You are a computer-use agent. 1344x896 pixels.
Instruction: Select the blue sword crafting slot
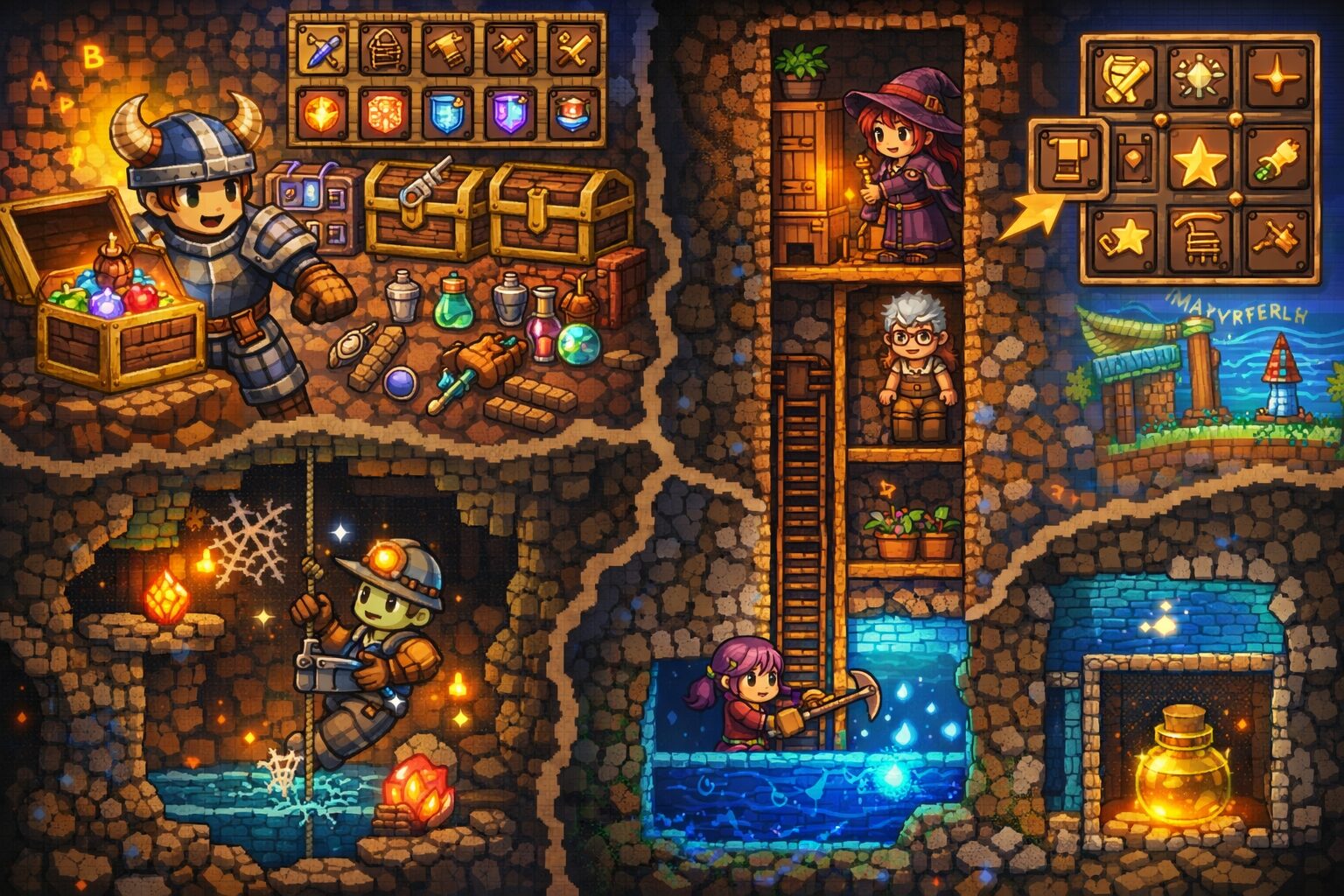pyautogui.click(x=319, y=48)
